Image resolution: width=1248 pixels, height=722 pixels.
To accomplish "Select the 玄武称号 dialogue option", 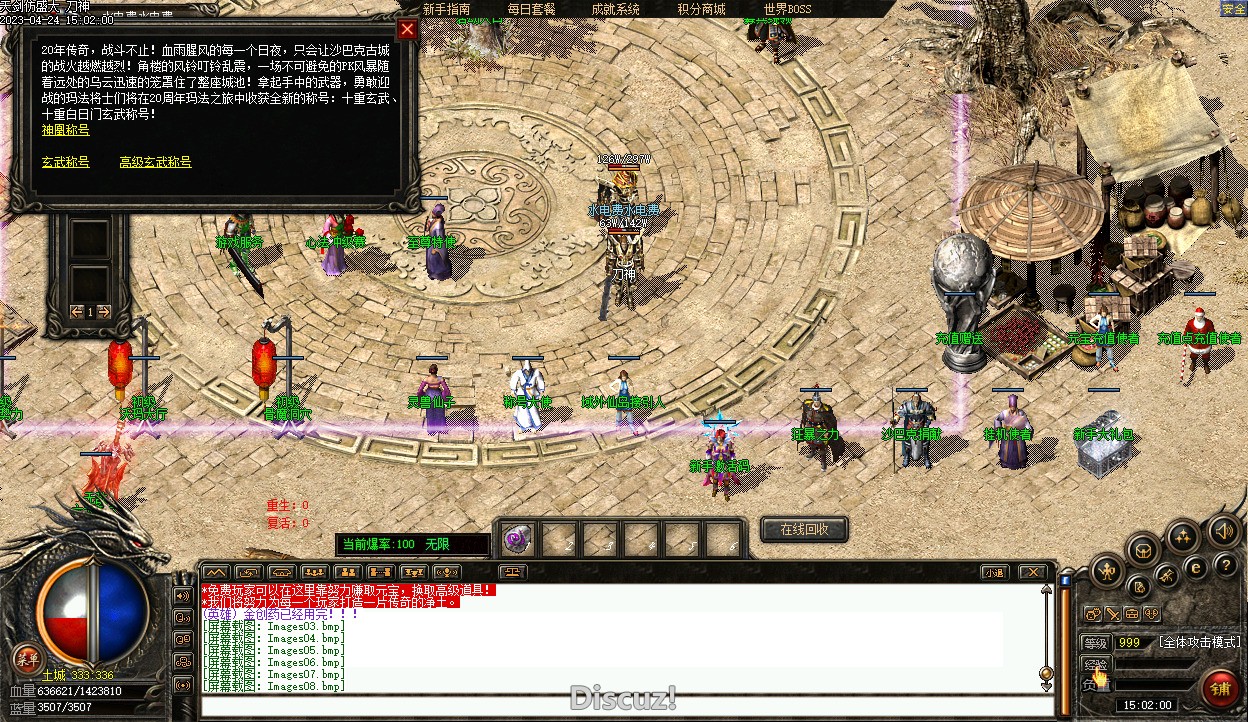I will pyautogui.click(x=65, y=162).
